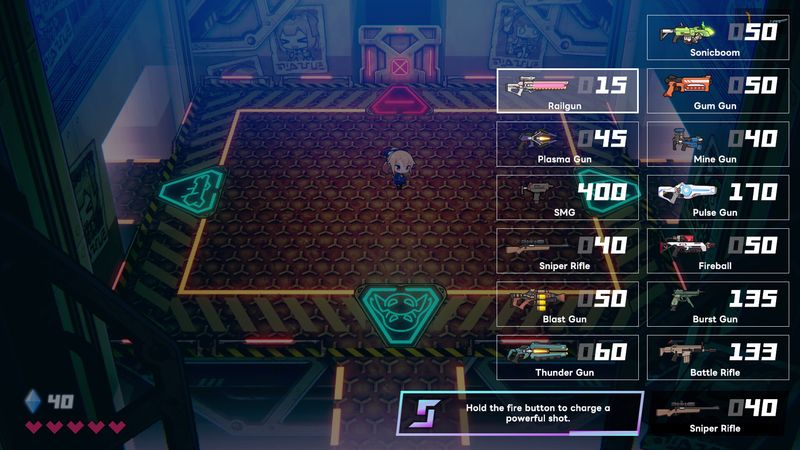Equip the SMG with 400 ammo
Viewport: 800px width, 450px height.
[567, 197]
